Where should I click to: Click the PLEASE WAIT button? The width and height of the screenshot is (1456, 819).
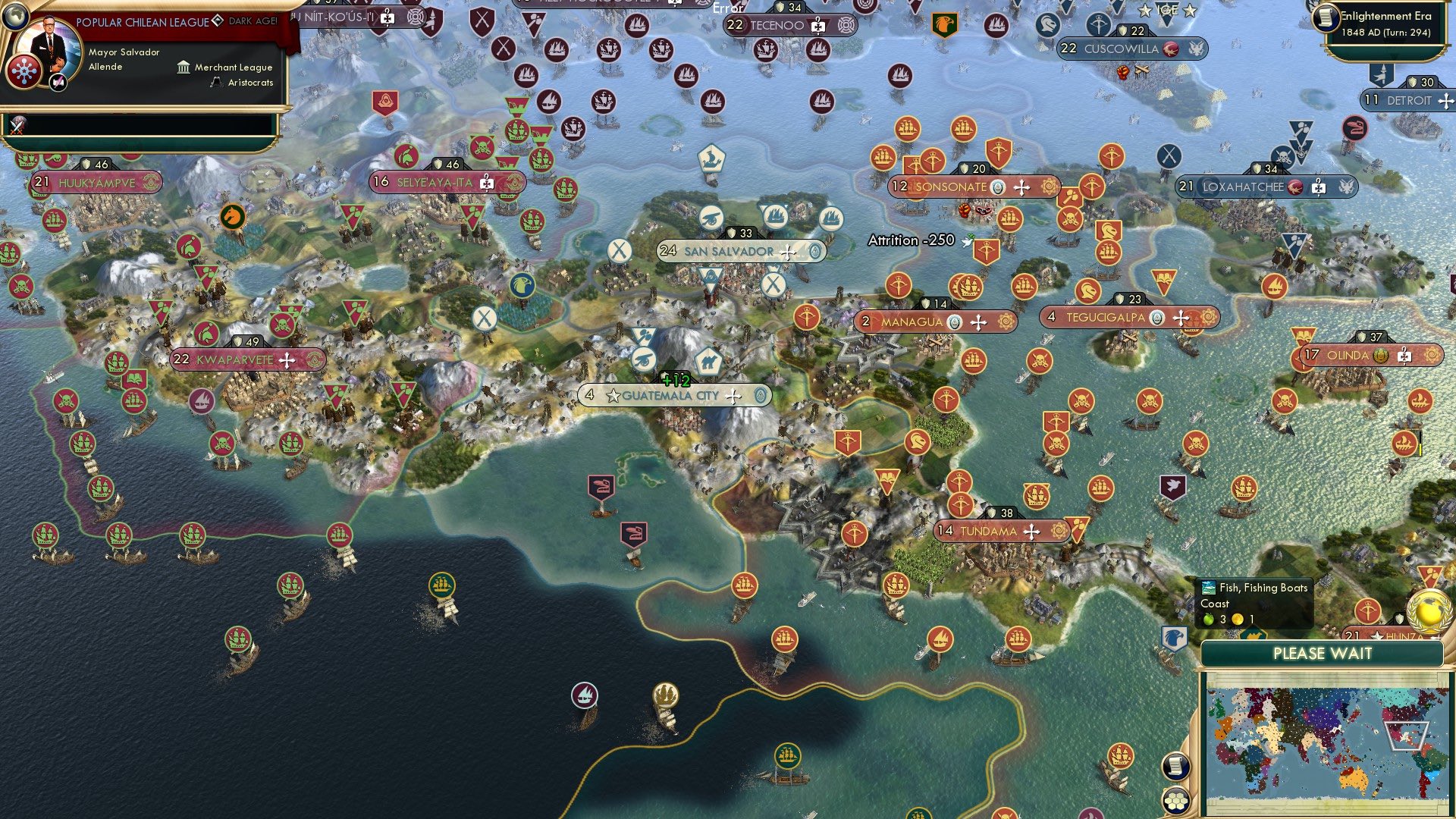(x=1322, y=654)
